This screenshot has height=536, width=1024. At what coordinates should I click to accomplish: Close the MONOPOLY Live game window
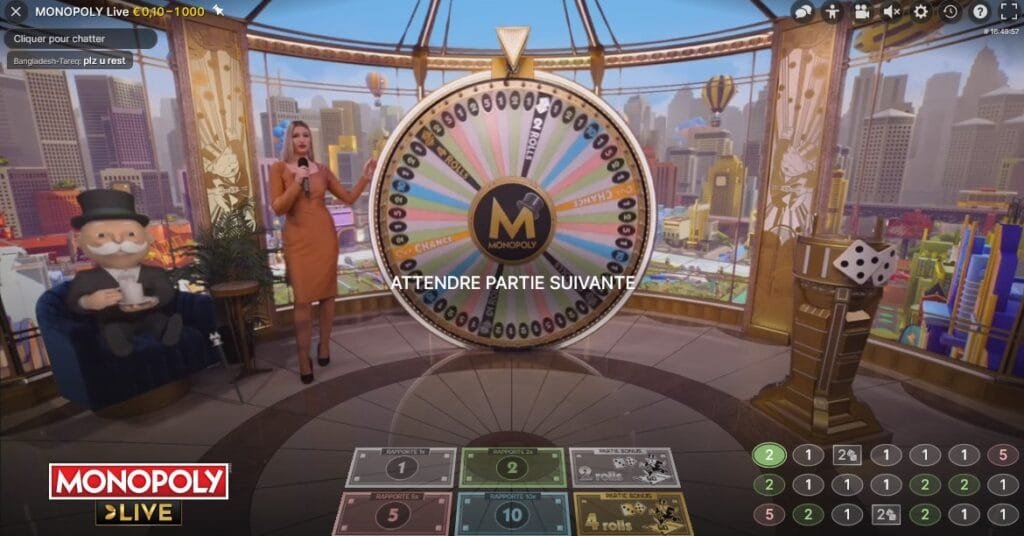coord(16,12)
